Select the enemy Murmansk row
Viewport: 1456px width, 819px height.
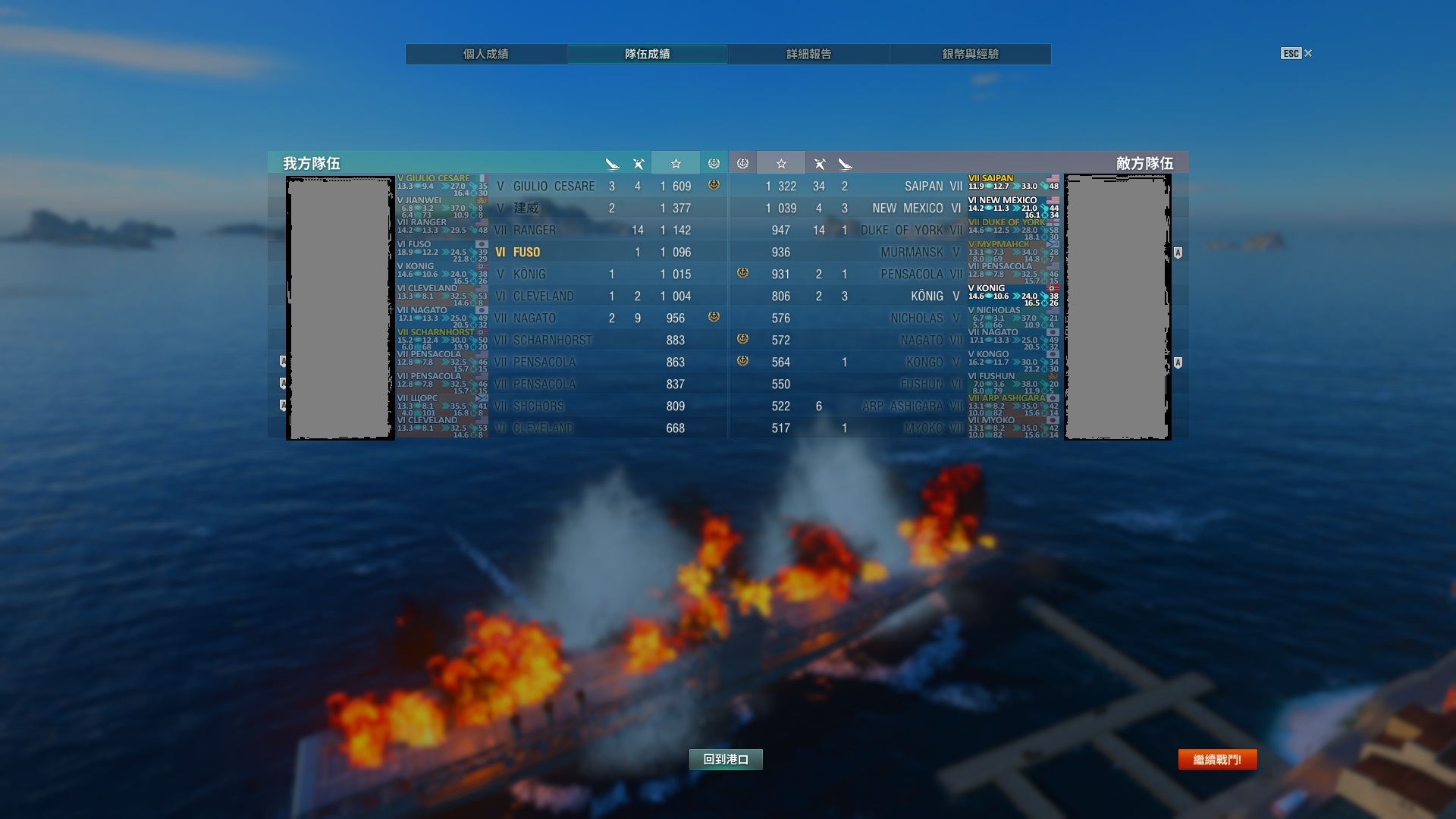tap(912, 253)
